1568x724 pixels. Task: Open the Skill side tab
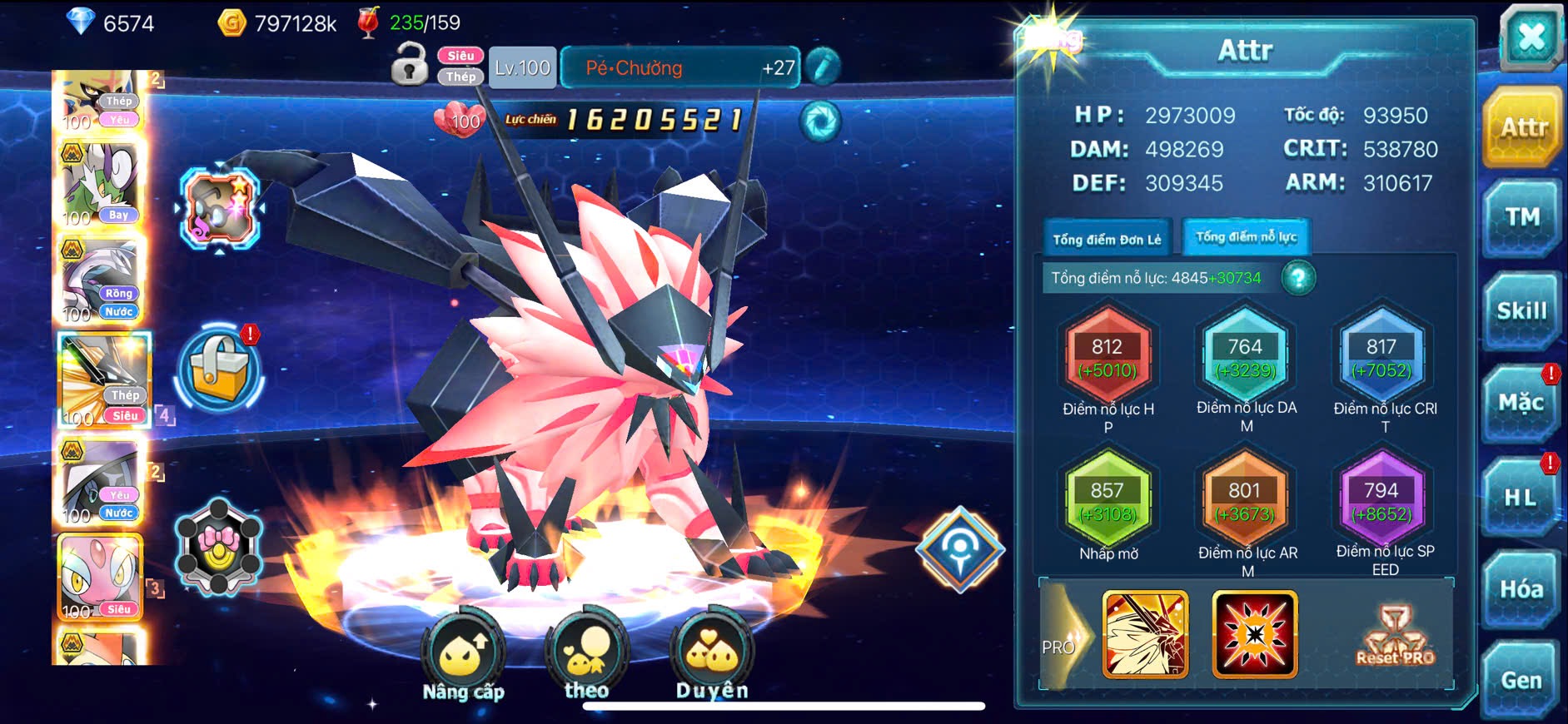[1521, 311]
